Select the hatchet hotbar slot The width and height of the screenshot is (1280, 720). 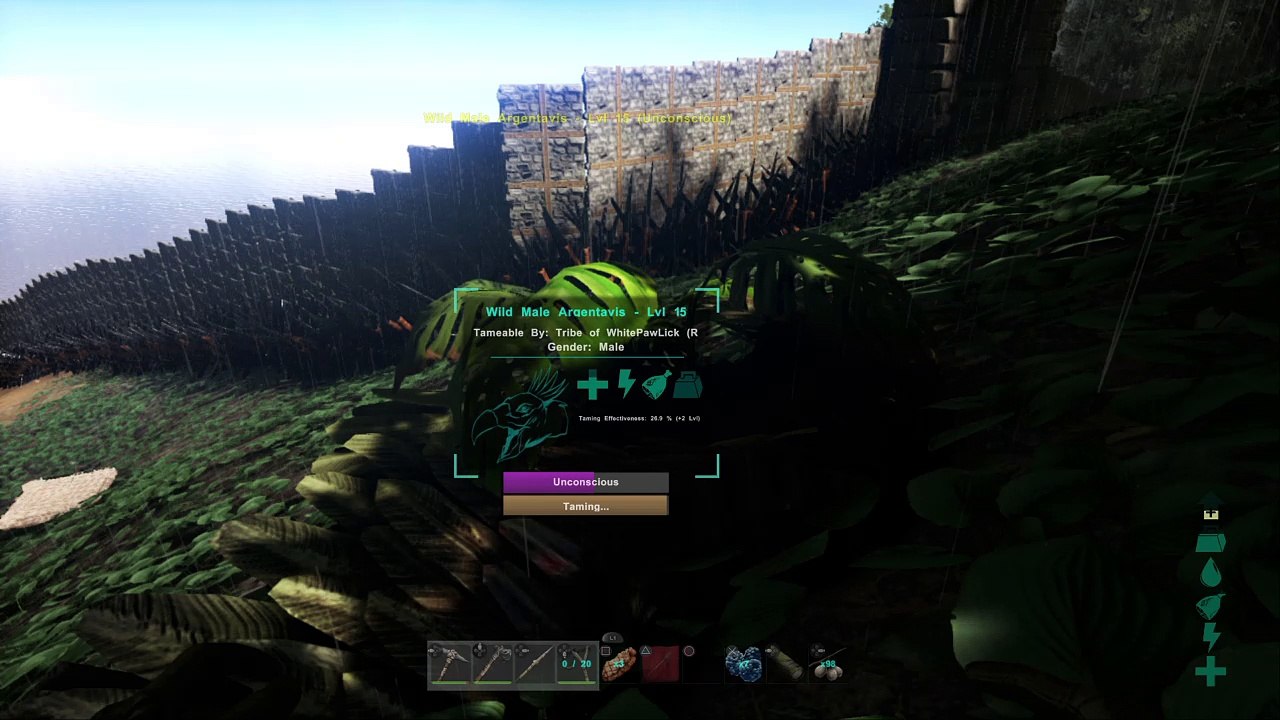click(x=491, y=664)
